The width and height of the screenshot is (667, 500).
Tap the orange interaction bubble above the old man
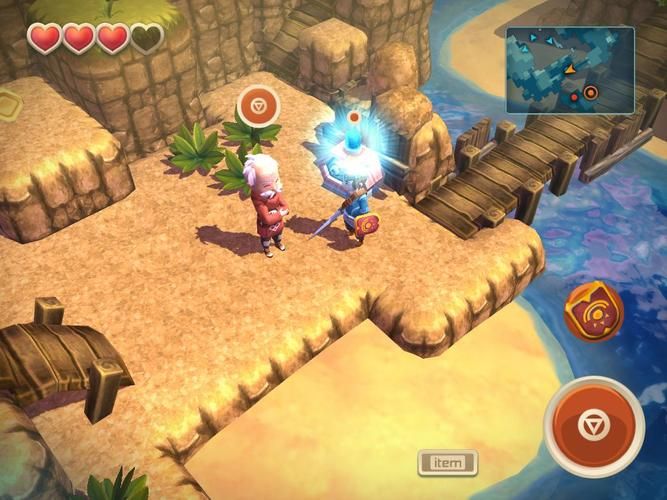pyautogui.click(x=259, y=105)
